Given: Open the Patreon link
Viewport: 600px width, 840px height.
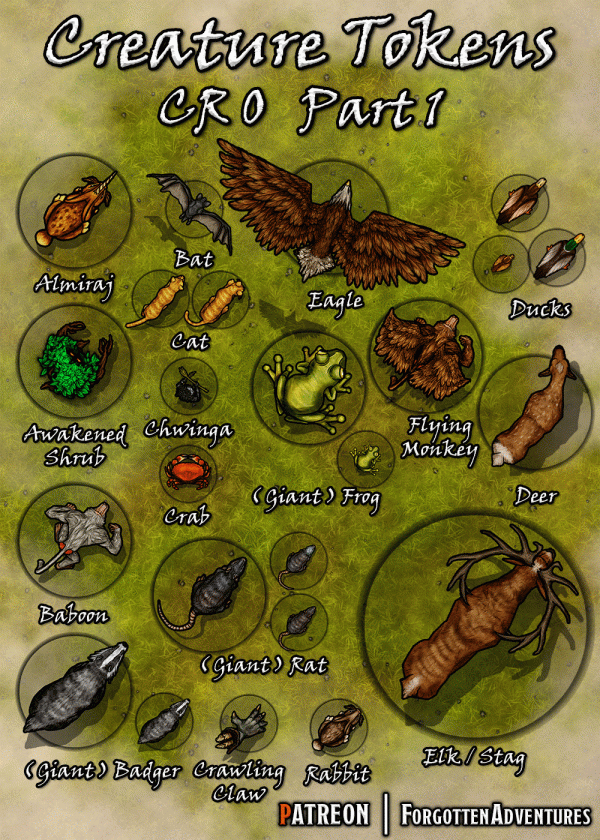Looking at the screenshot, I should [325, 812].
